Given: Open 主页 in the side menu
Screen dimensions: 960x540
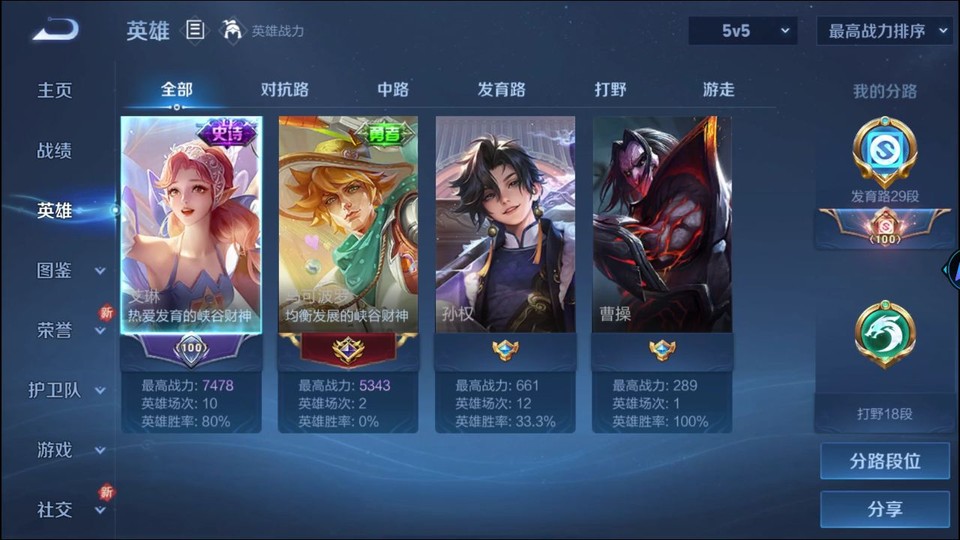Looking at the screenshot, I should (55, 90).
